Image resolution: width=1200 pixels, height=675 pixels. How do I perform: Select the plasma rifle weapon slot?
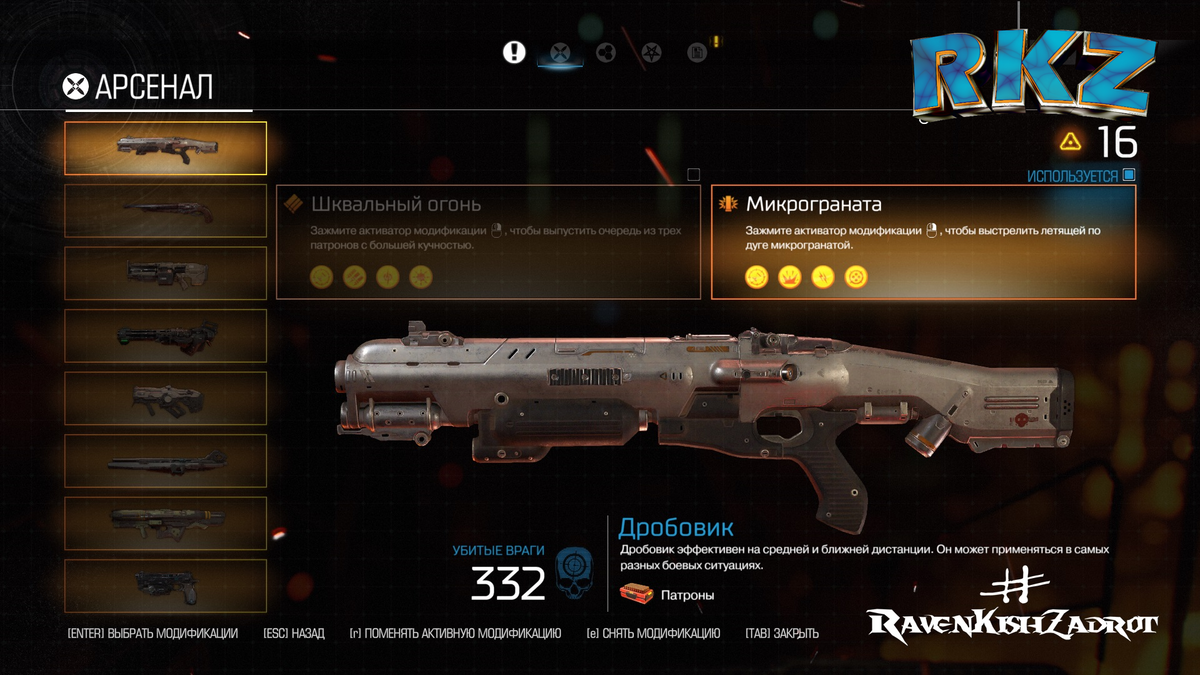coord(165,398)
